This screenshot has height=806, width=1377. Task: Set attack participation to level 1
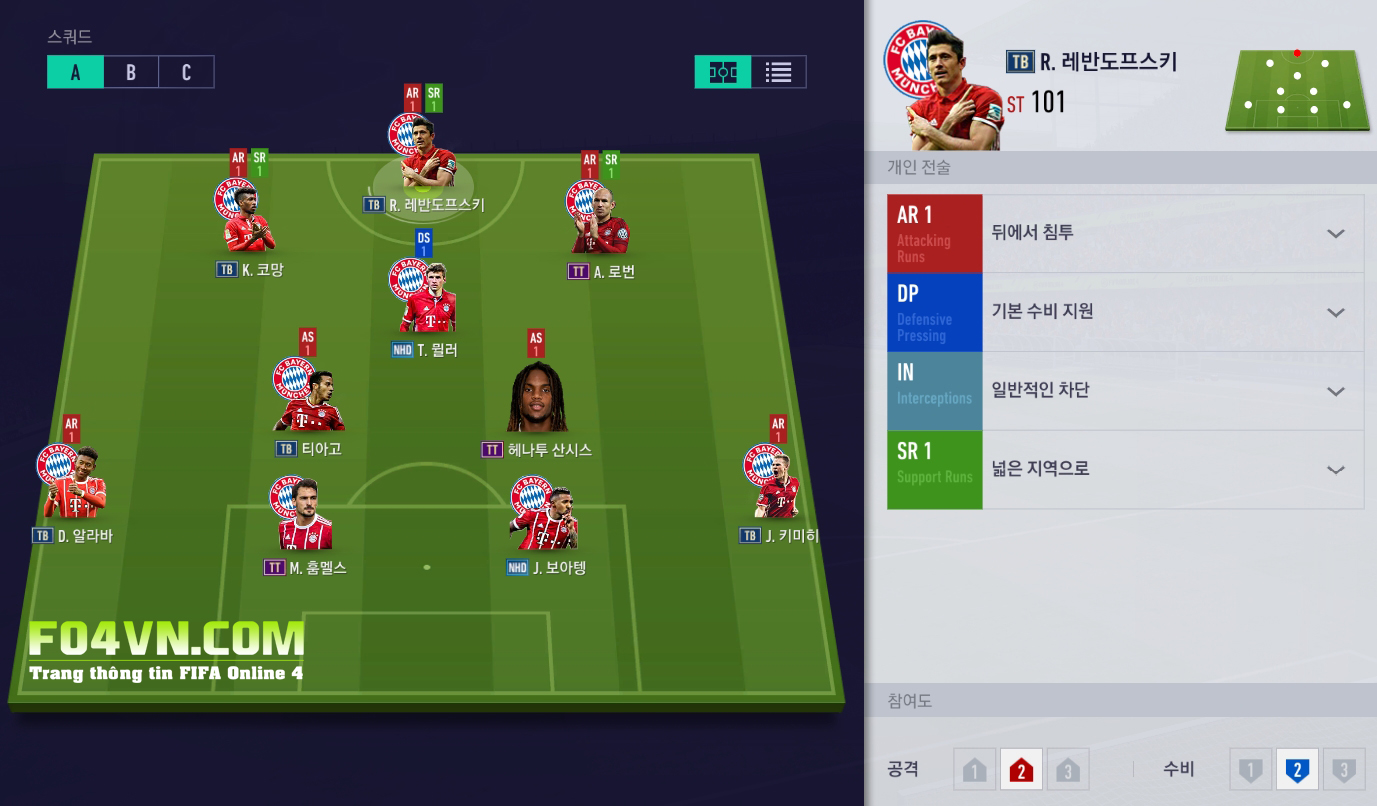pos(975,770)
